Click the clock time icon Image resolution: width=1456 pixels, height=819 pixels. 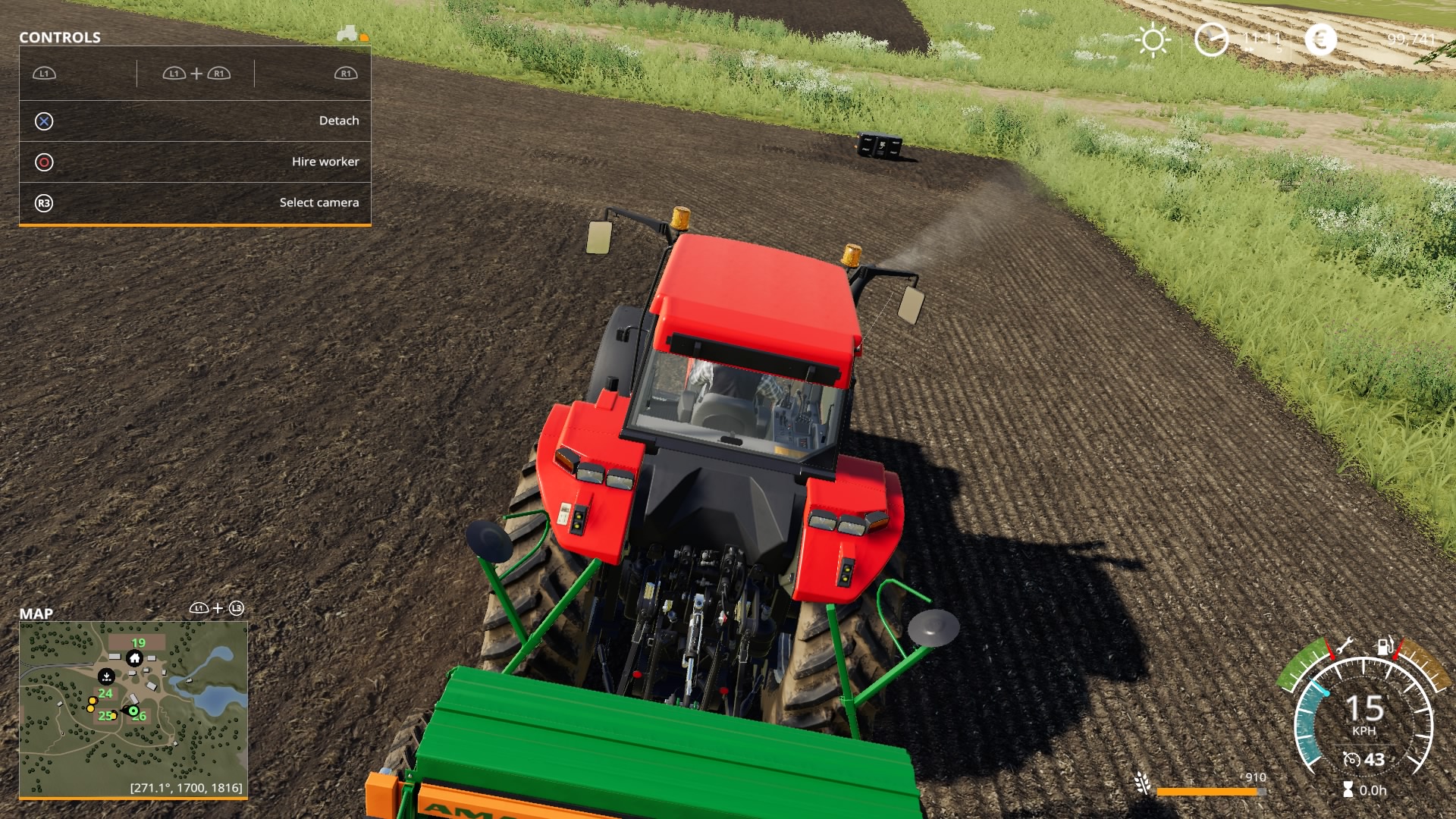tap(1213, 38)
